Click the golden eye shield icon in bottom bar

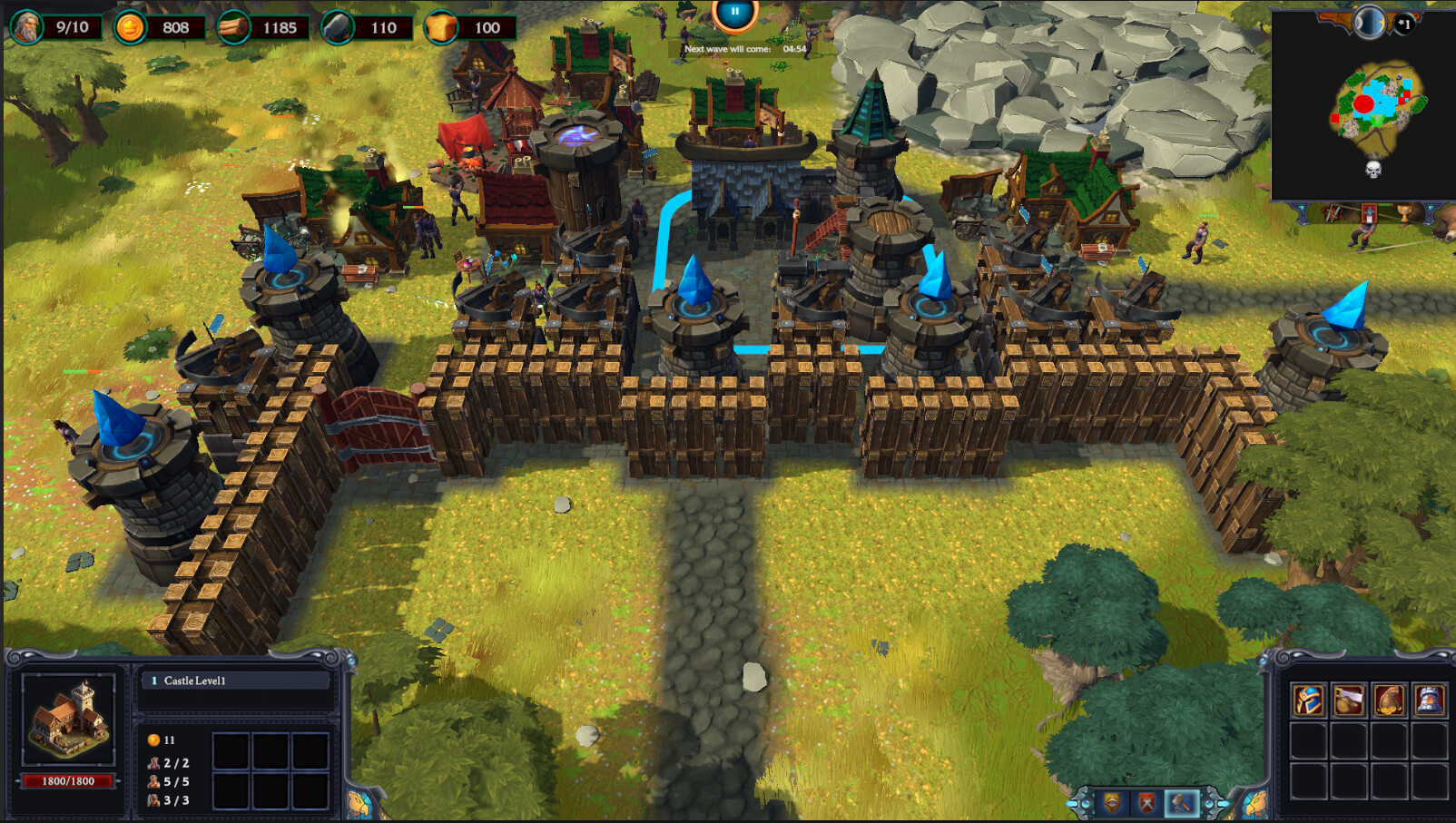point(1112,803)
